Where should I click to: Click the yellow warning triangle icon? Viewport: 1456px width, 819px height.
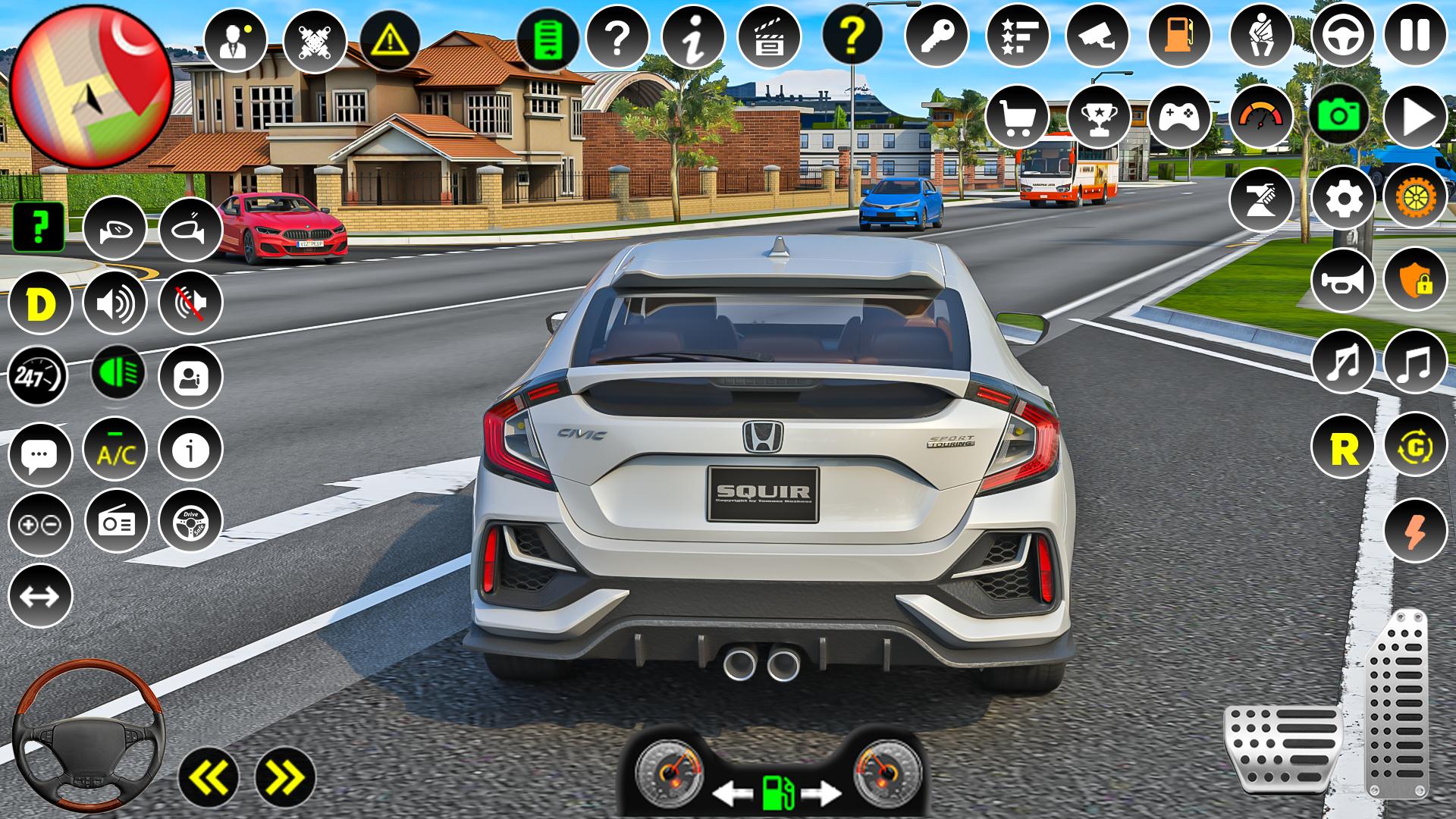click(391, 36)
